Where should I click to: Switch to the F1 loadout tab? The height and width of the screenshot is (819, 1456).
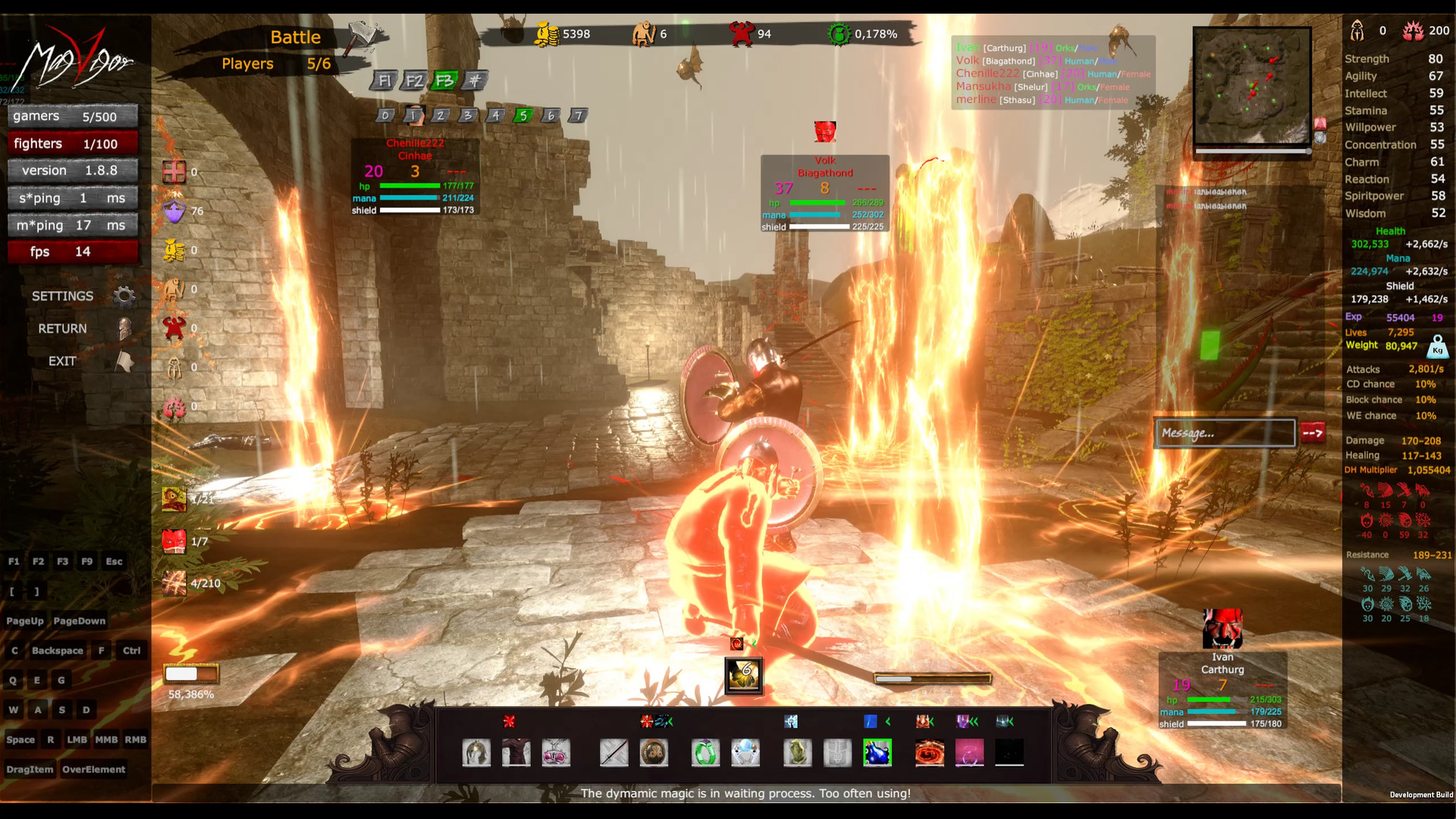click(385, 79)
